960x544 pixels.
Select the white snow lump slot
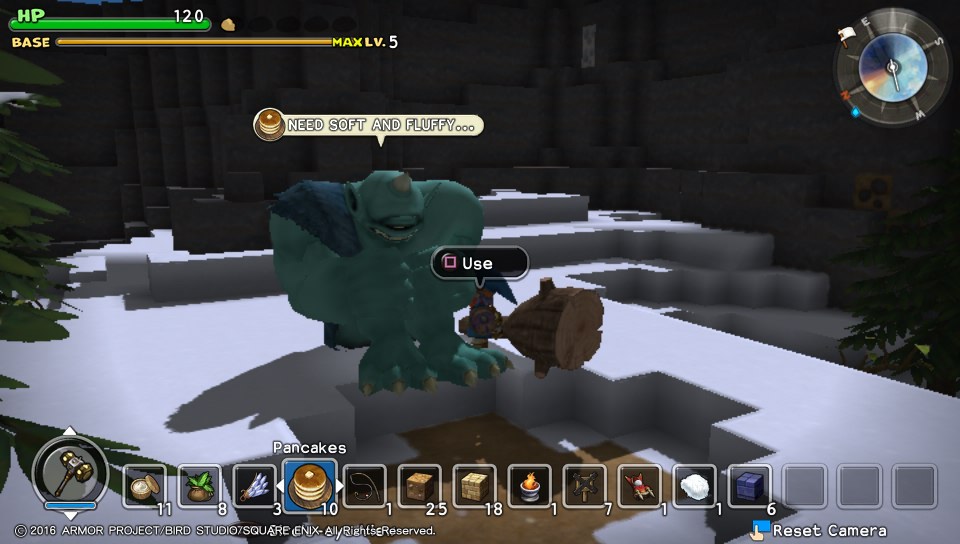[694, 486]
